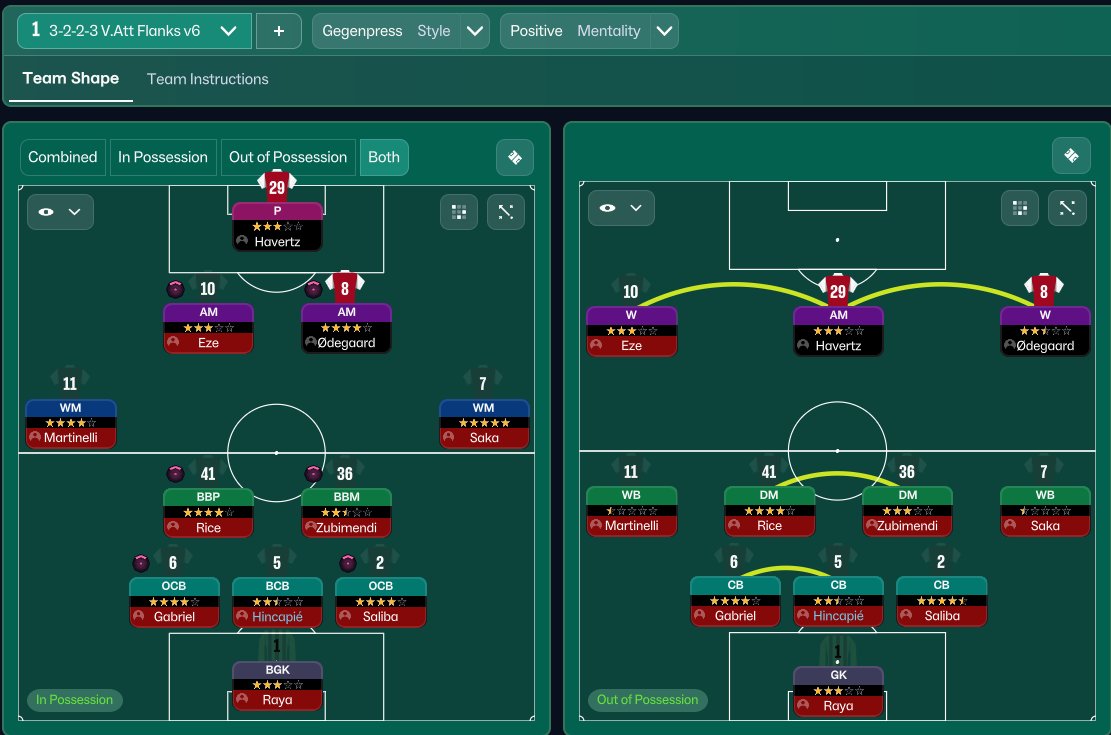Select Ødegaard's W card out of possession
The height and width of the screenshot is (735, 1111).
1044,330
